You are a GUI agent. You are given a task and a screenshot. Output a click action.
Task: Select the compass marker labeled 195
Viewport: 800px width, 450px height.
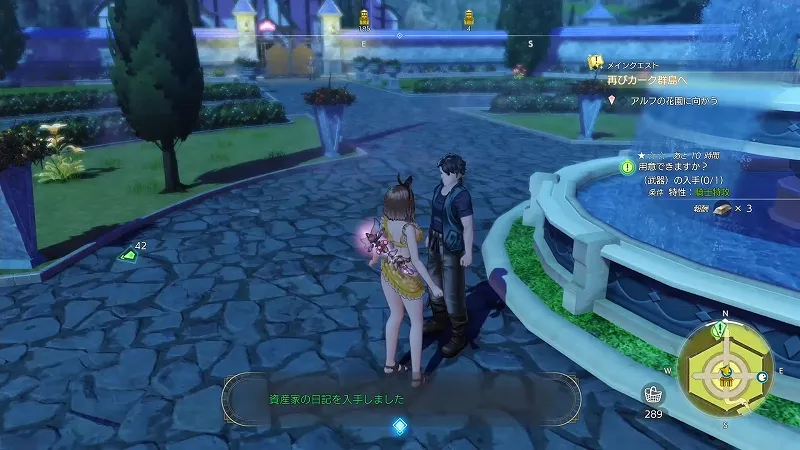point(364,18)
